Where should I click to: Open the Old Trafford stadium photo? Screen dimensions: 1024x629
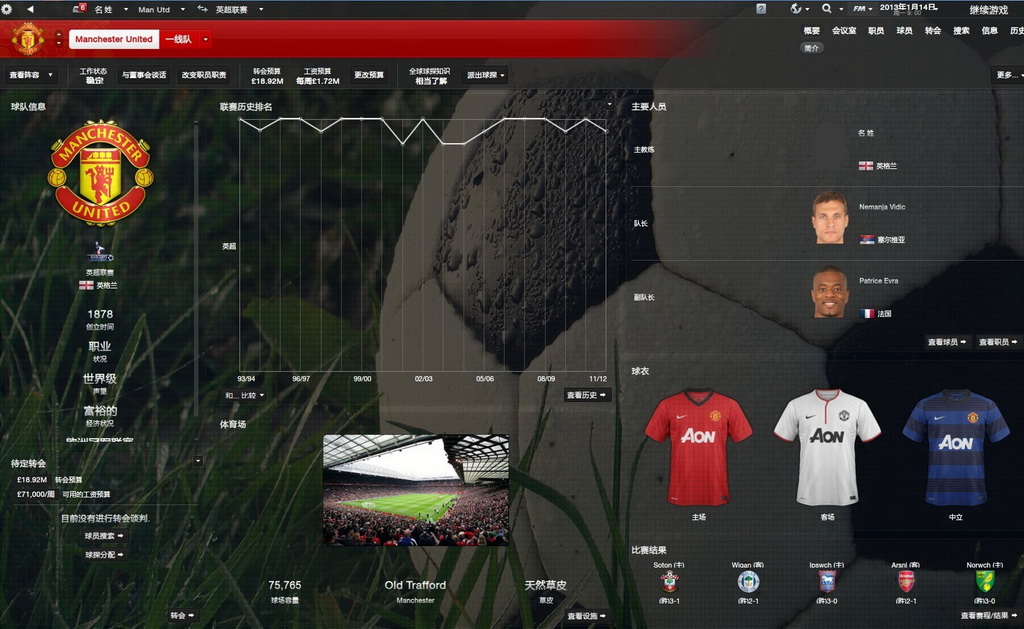pyautogui.click(x=415, y=489)
